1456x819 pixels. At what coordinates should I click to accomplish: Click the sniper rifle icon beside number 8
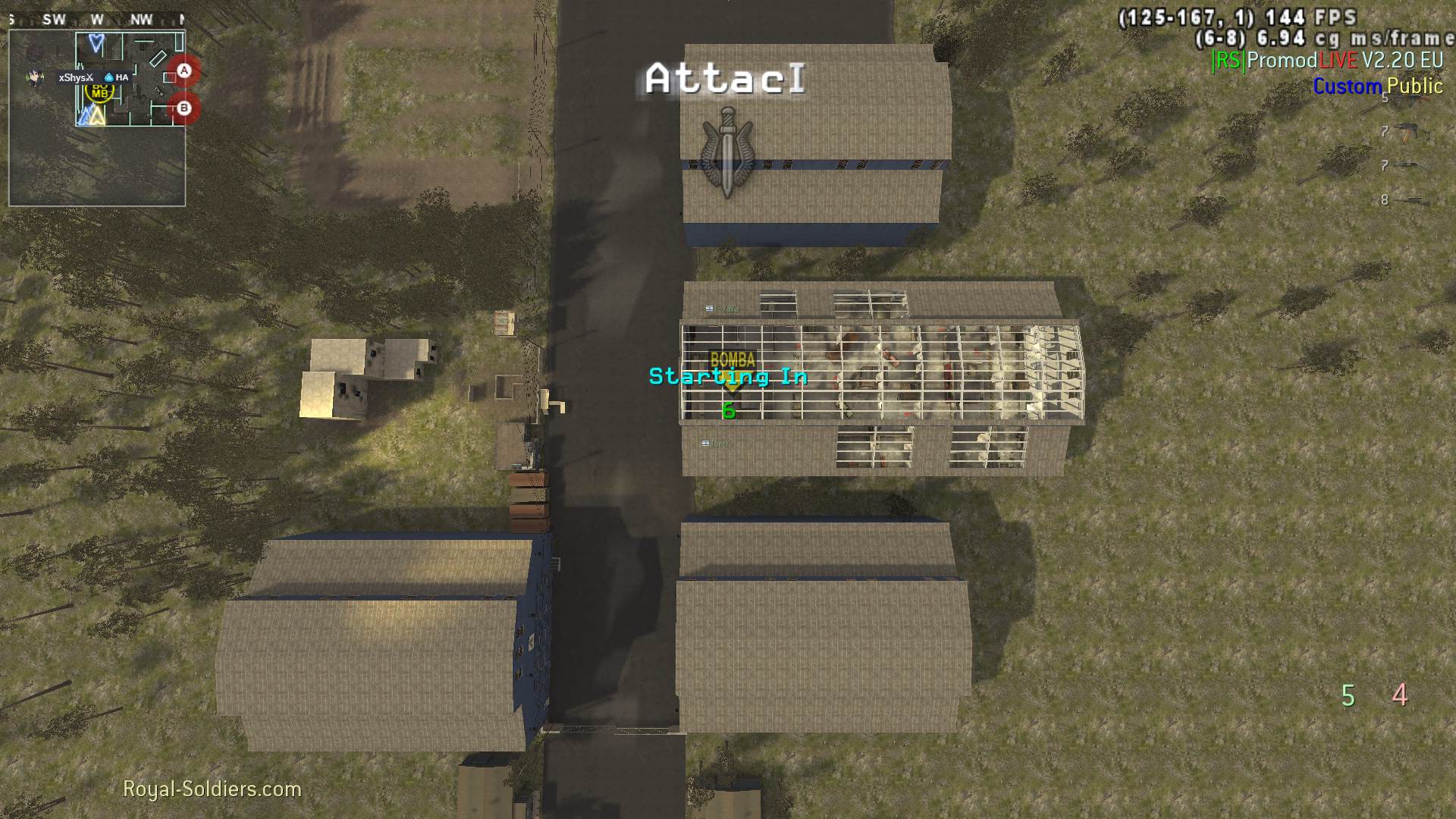pyautogui.click(x=1410, y=199)
